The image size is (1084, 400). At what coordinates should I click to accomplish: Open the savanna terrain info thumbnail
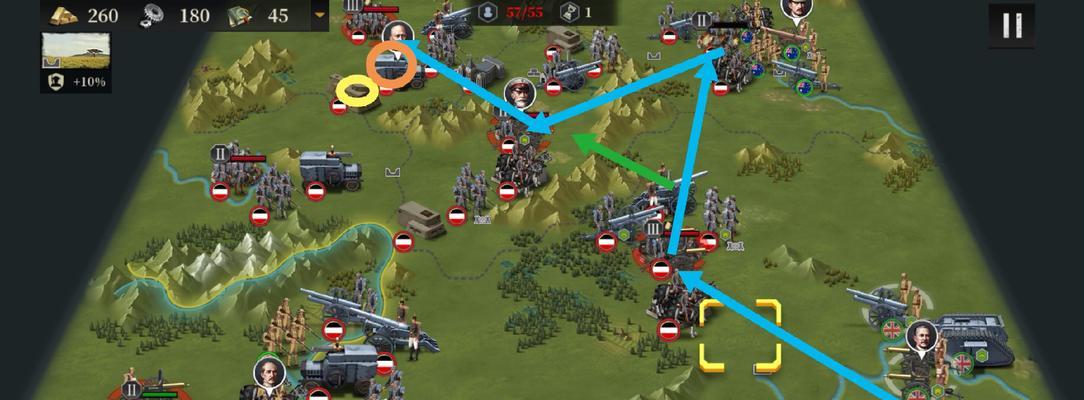[x=75, y=50]
